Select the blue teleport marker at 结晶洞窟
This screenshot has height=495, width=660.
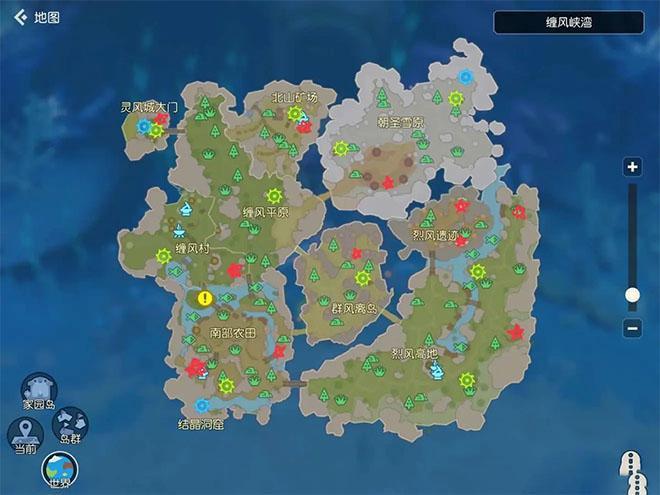[201, 405]
